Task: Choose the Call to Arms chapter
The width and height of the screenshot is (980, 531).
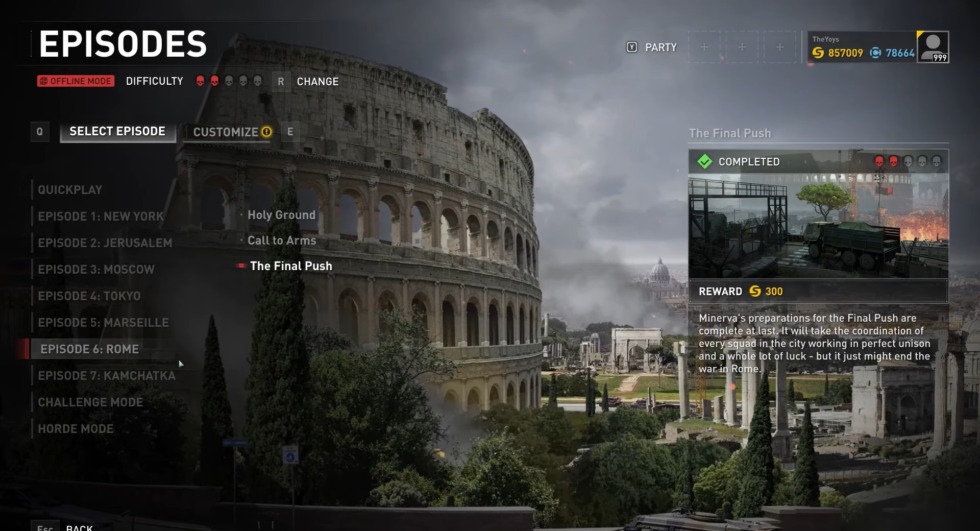Action: pyautogui.click(x=281, y=240)
